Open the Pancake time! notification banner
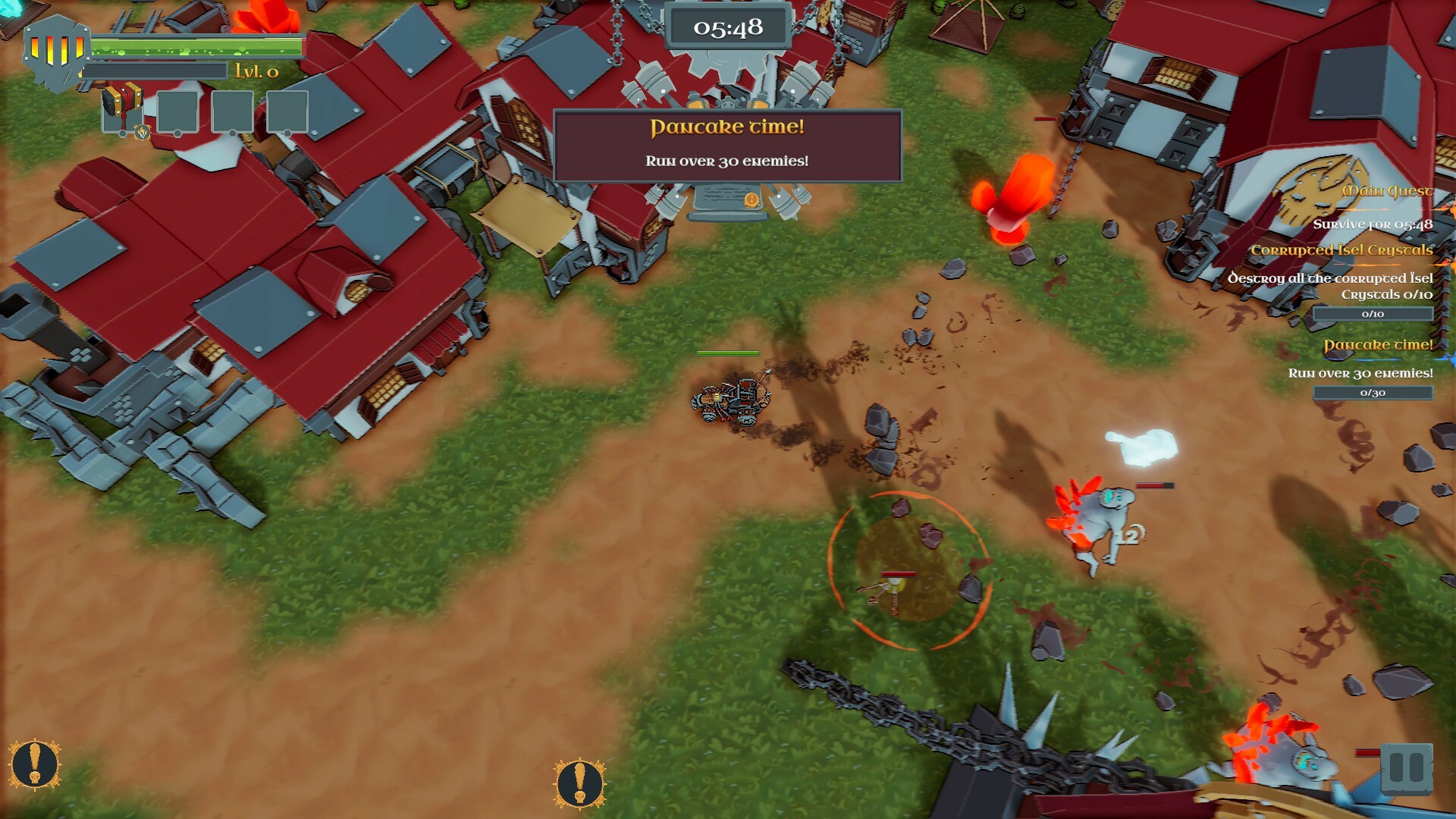 pos(728,127)
